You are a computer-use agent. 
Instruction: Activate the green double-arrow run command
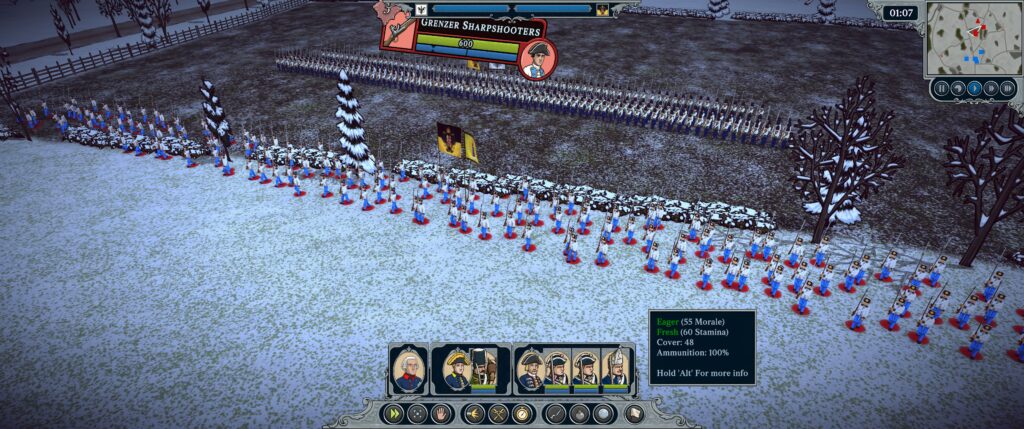coord(394,413)
